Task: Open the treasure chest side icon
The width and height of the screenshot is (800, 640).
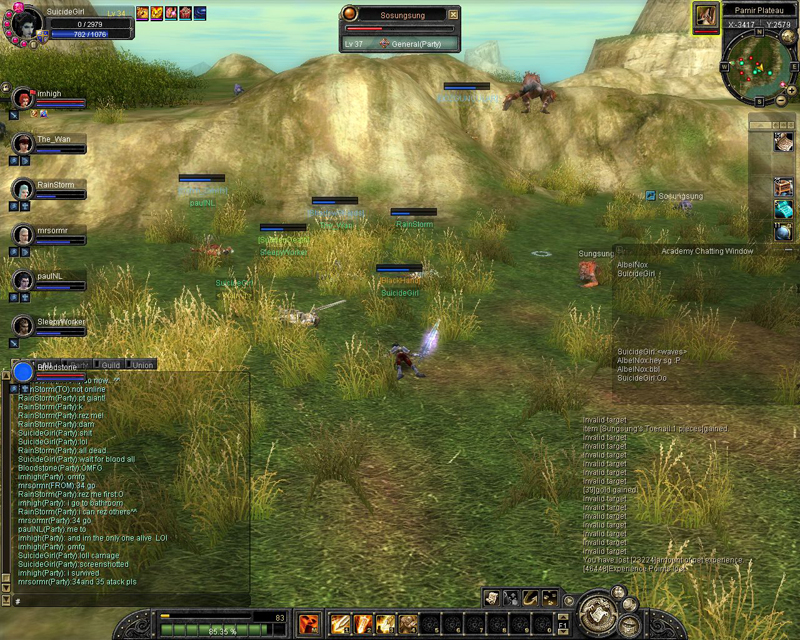Action: click(x=783, y=187)
